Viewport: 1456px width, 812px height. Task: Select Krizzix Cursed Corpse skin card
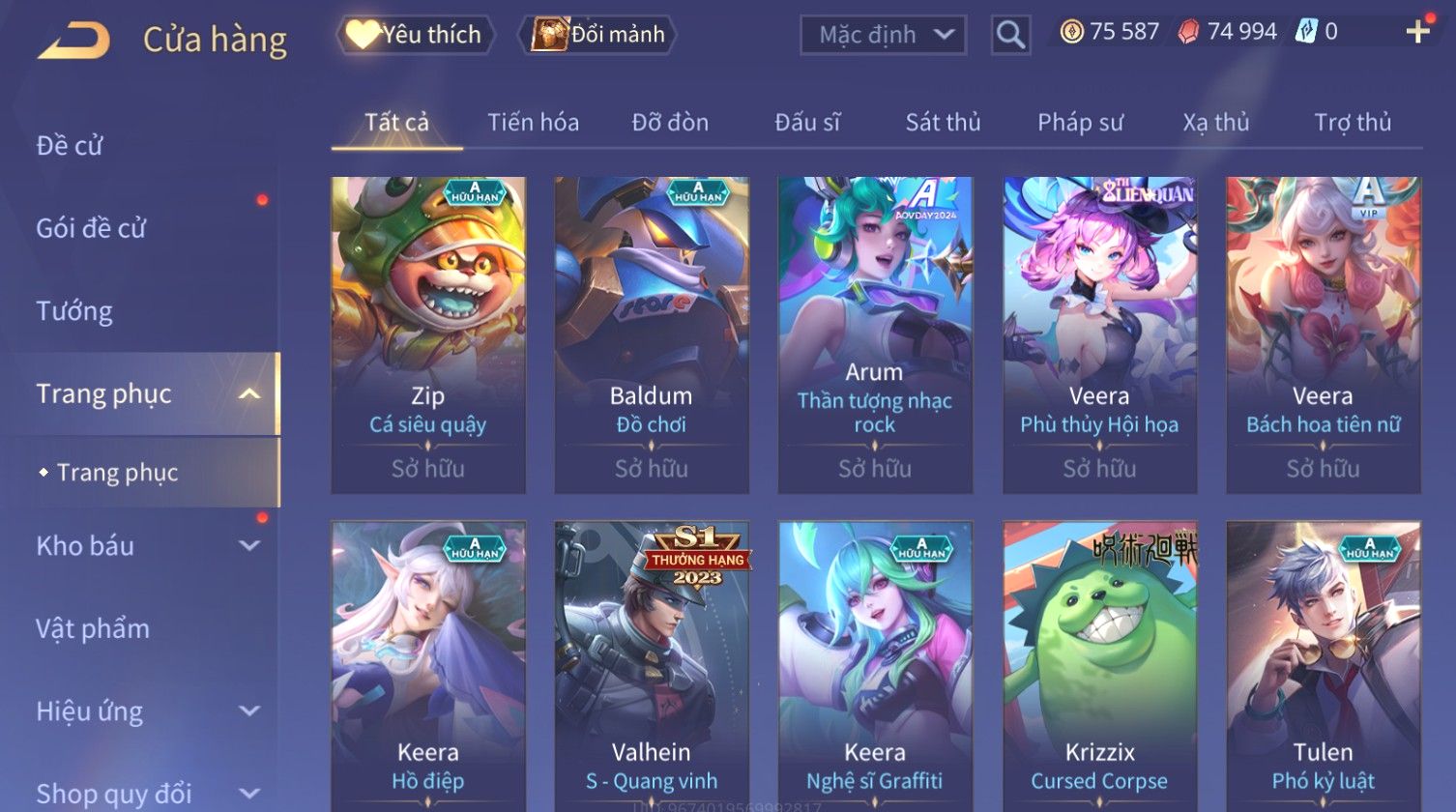1099,667
